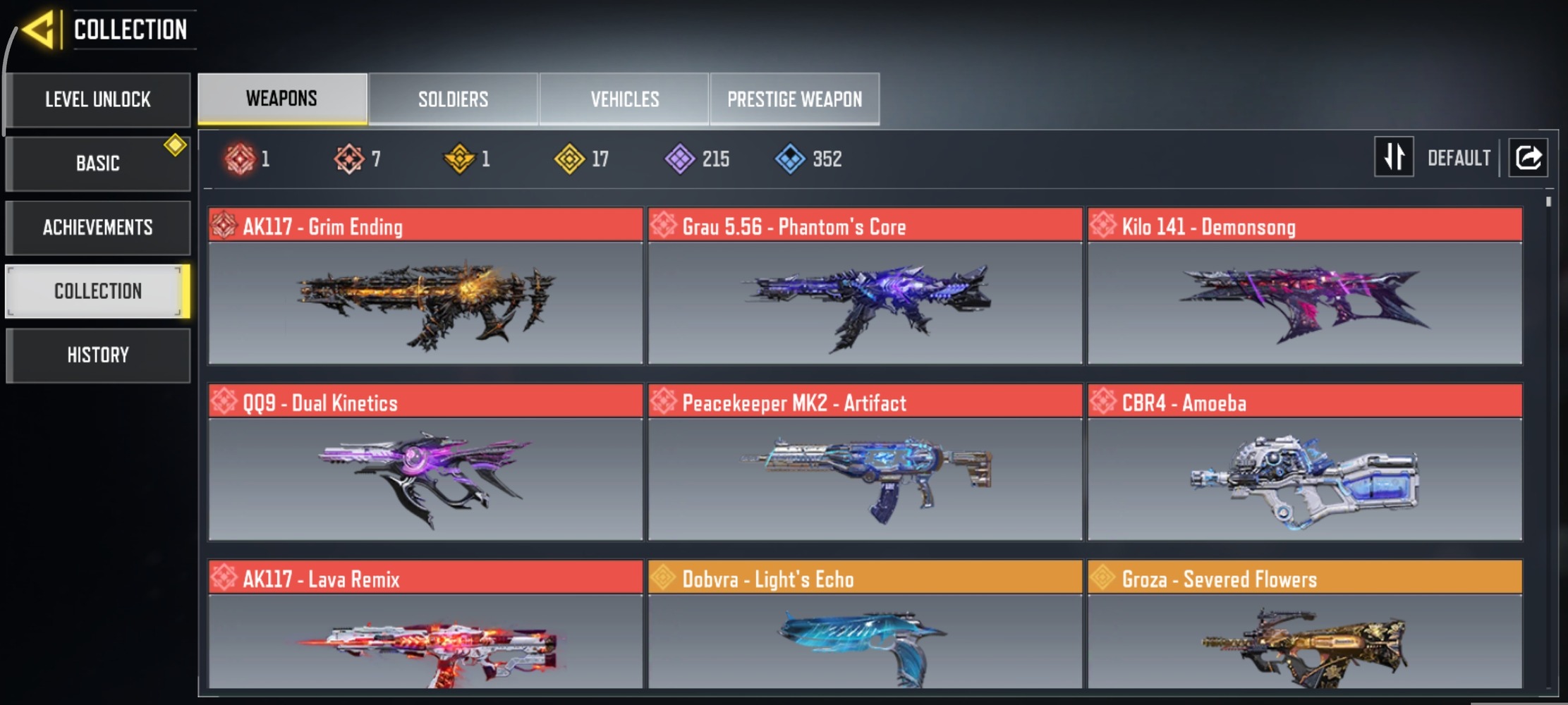Choose the Groza - Severed Flowers weapon
The width and height of the screenshot is (1568, 705).
pos(1304,626)
